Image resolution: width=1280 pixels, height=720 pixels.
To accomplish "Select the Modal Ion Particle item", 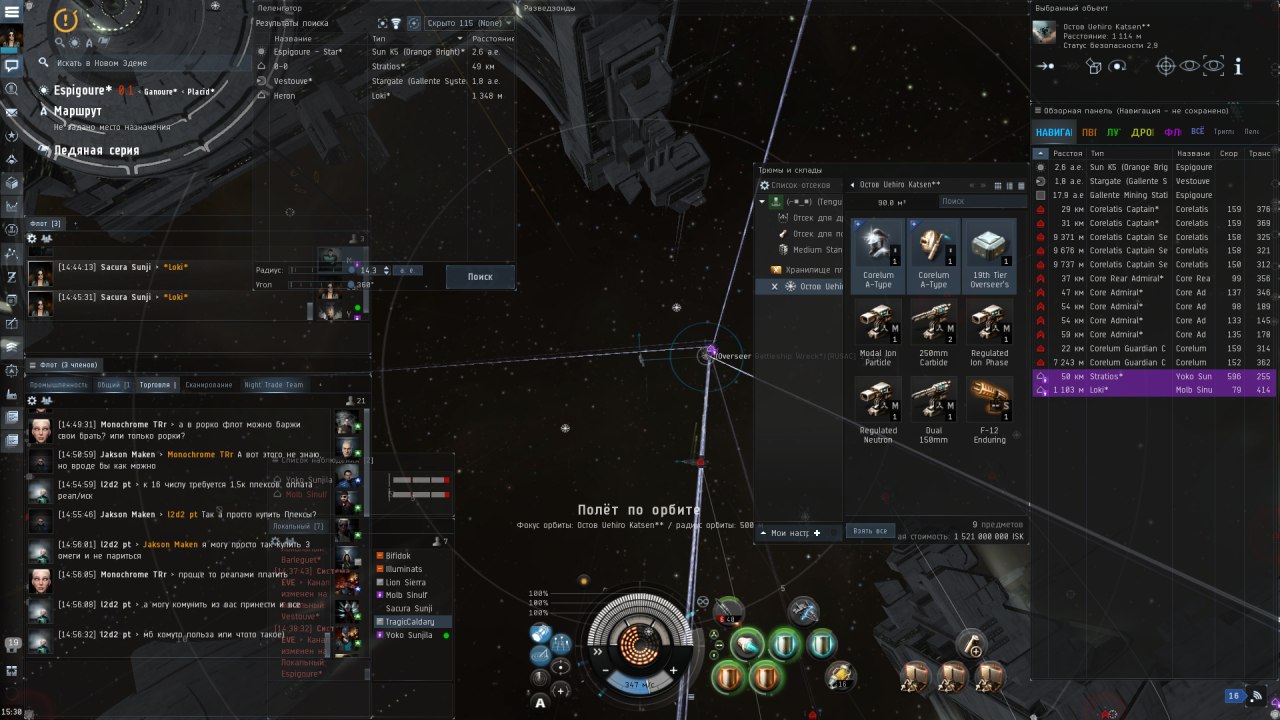I will click(877, 334).
